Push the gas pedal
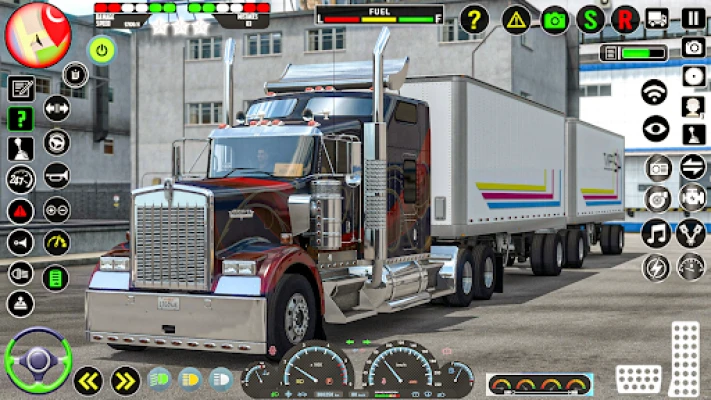Viewport: 711px width, 400px height. (684, 357)
